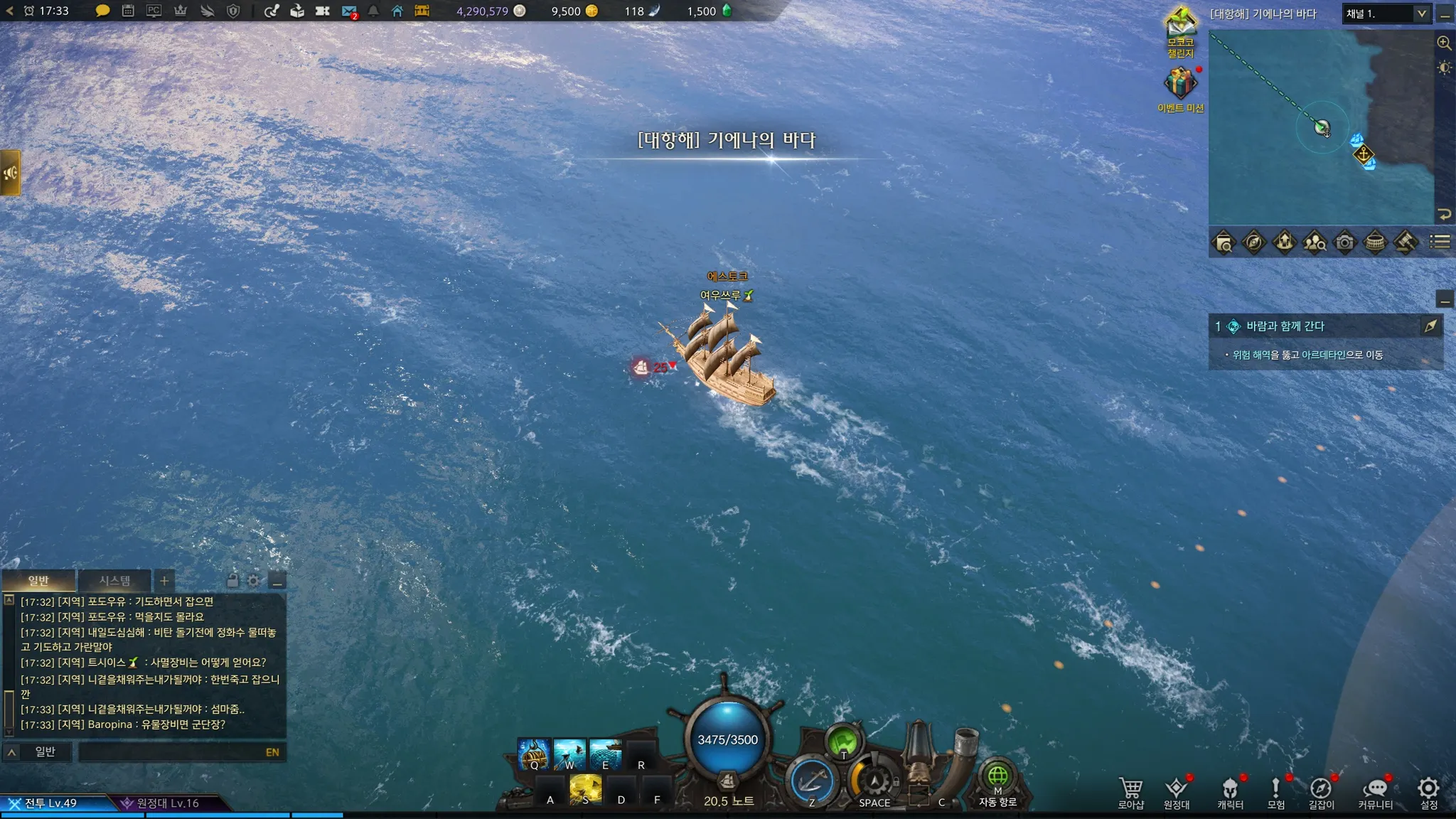Open the 원정대 roster menu
This screenshot has width=1456, height=819.
point(1176,791)
